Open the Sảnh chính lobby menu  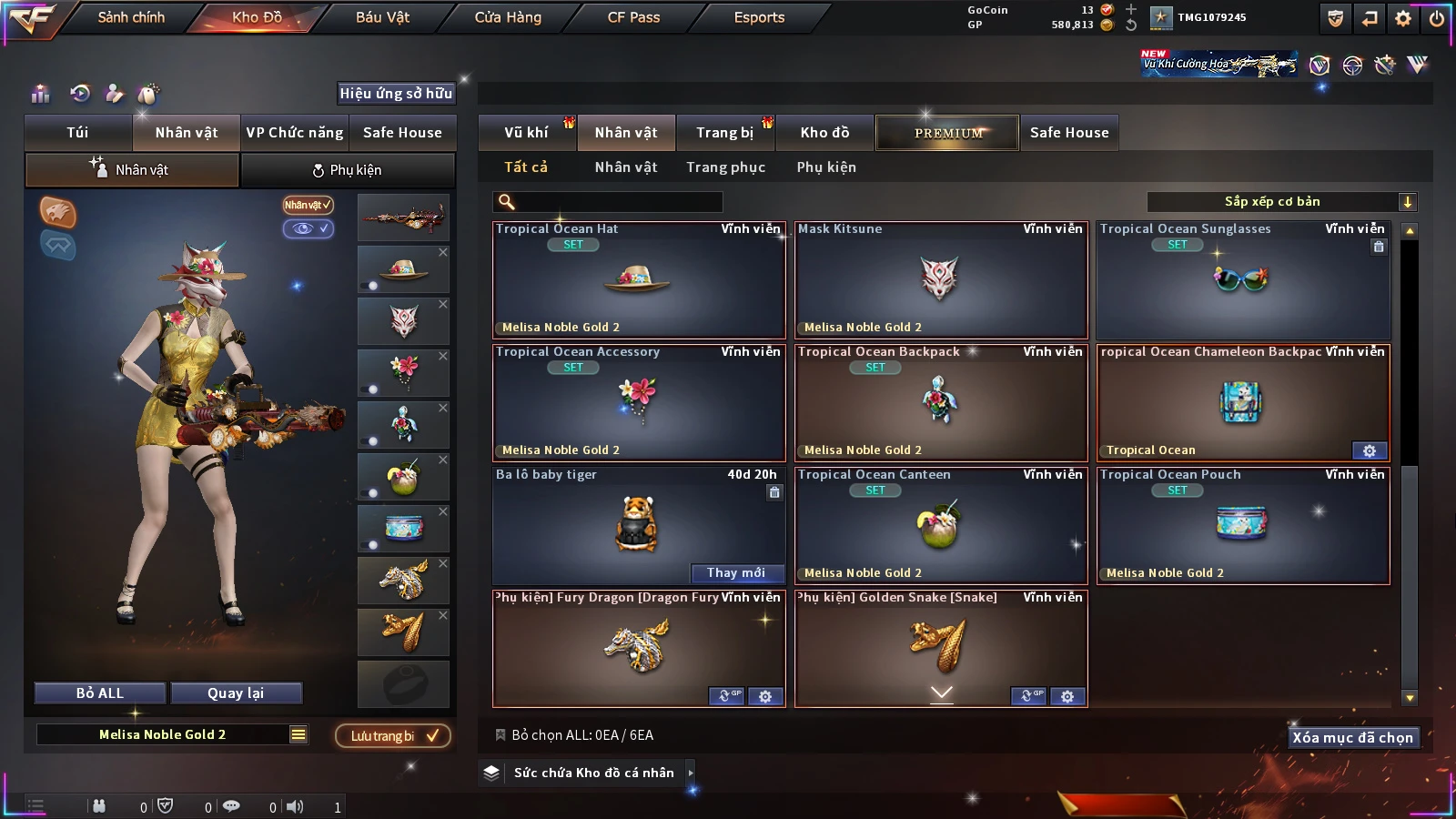click(131, 17)
